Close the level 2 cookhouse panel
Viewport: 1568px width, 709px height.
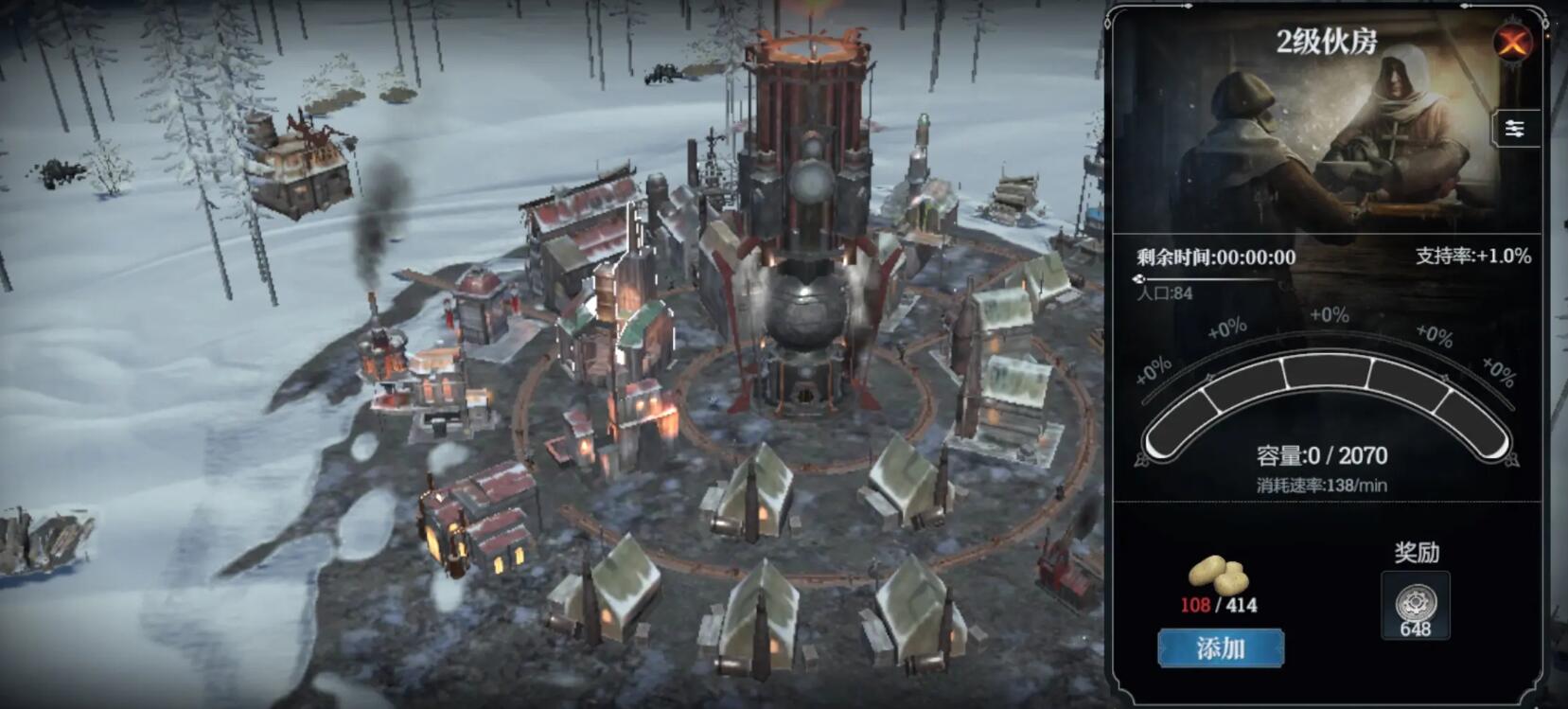1512,42
